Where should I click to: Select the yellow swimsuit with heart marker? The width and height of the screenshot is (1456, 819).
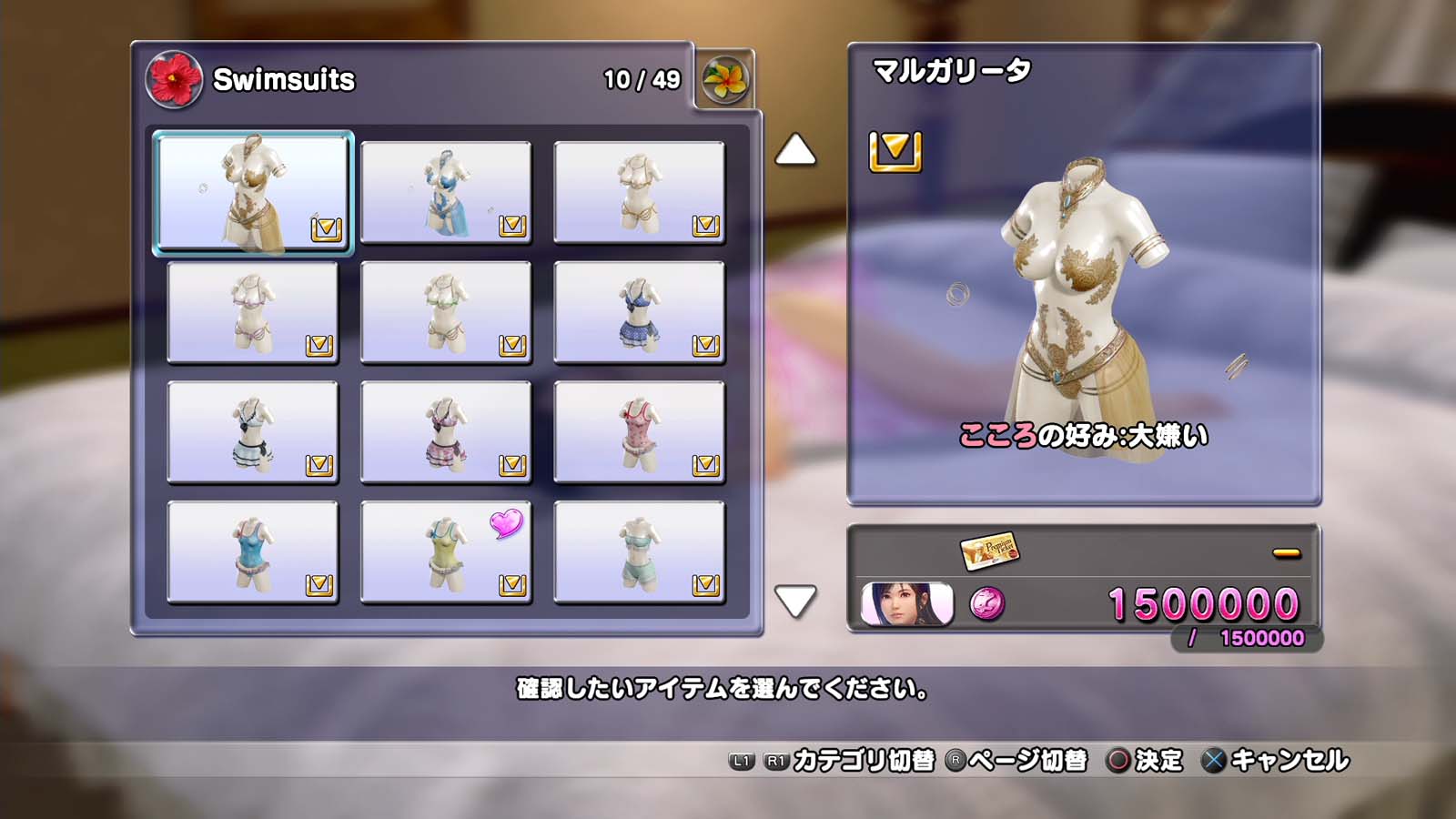point(446,552)
